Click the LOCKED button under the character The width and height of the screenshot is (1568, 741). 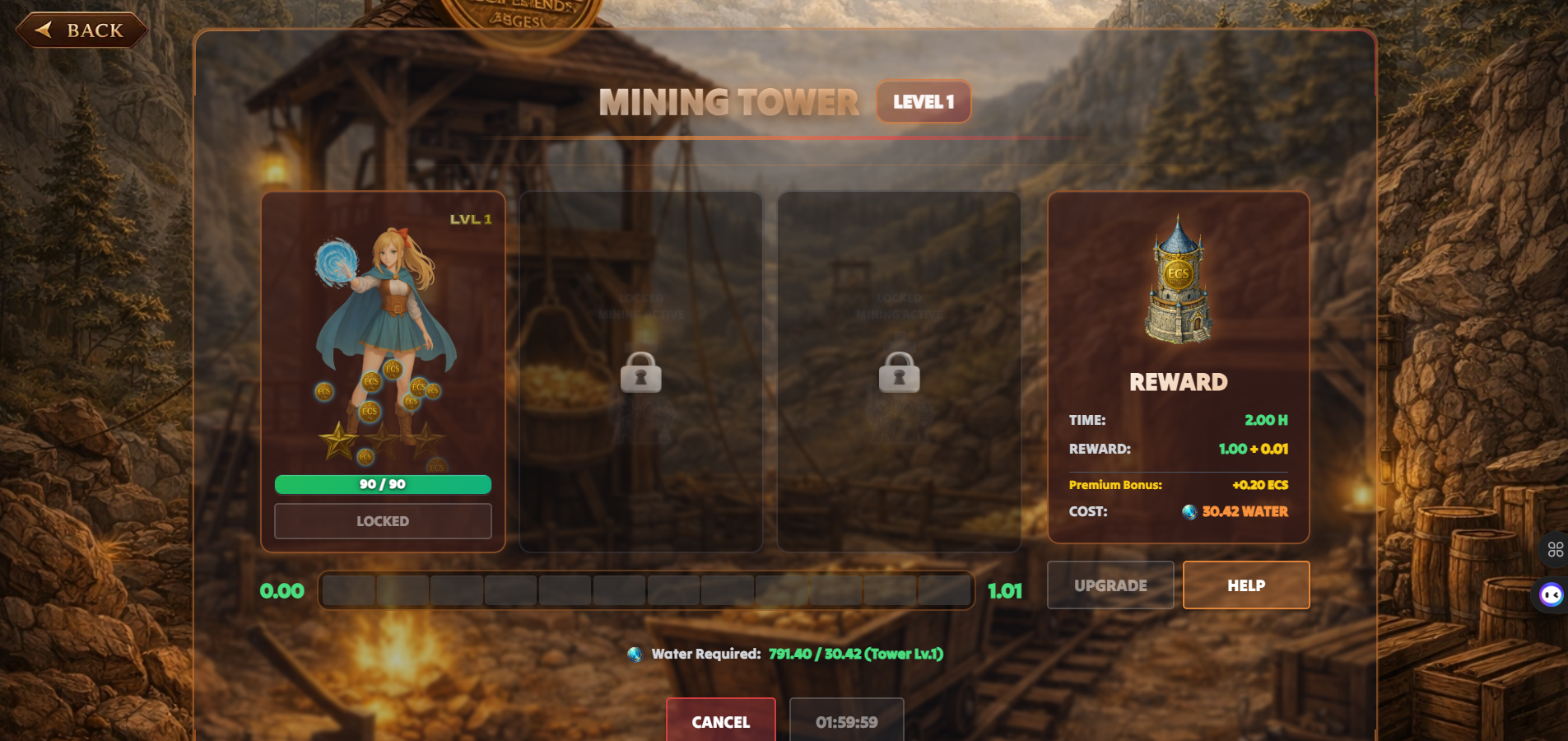coord(383,521)
